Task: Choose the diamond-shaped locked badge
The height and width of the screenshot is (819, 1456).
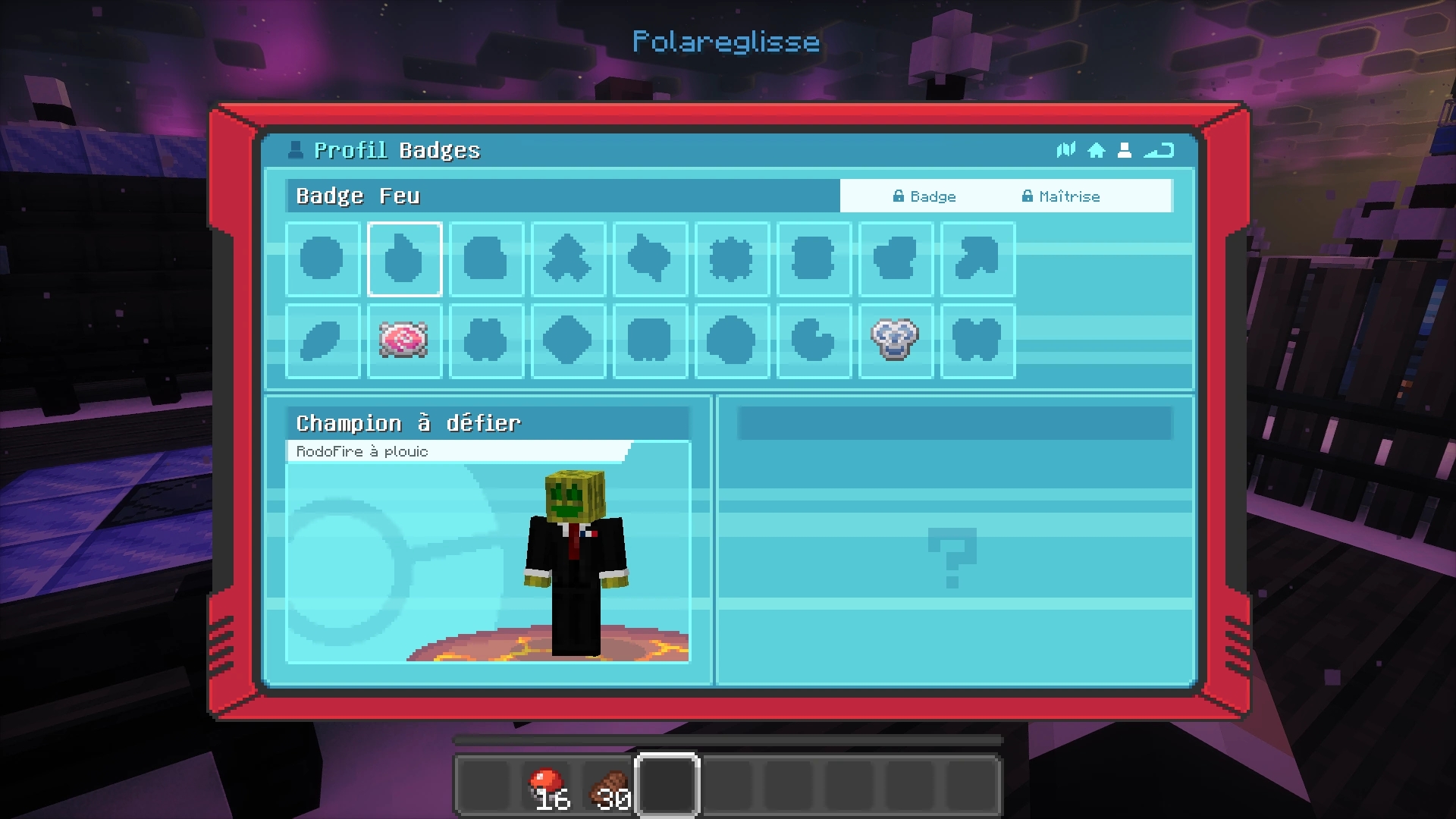Action: tap(568, 340)
